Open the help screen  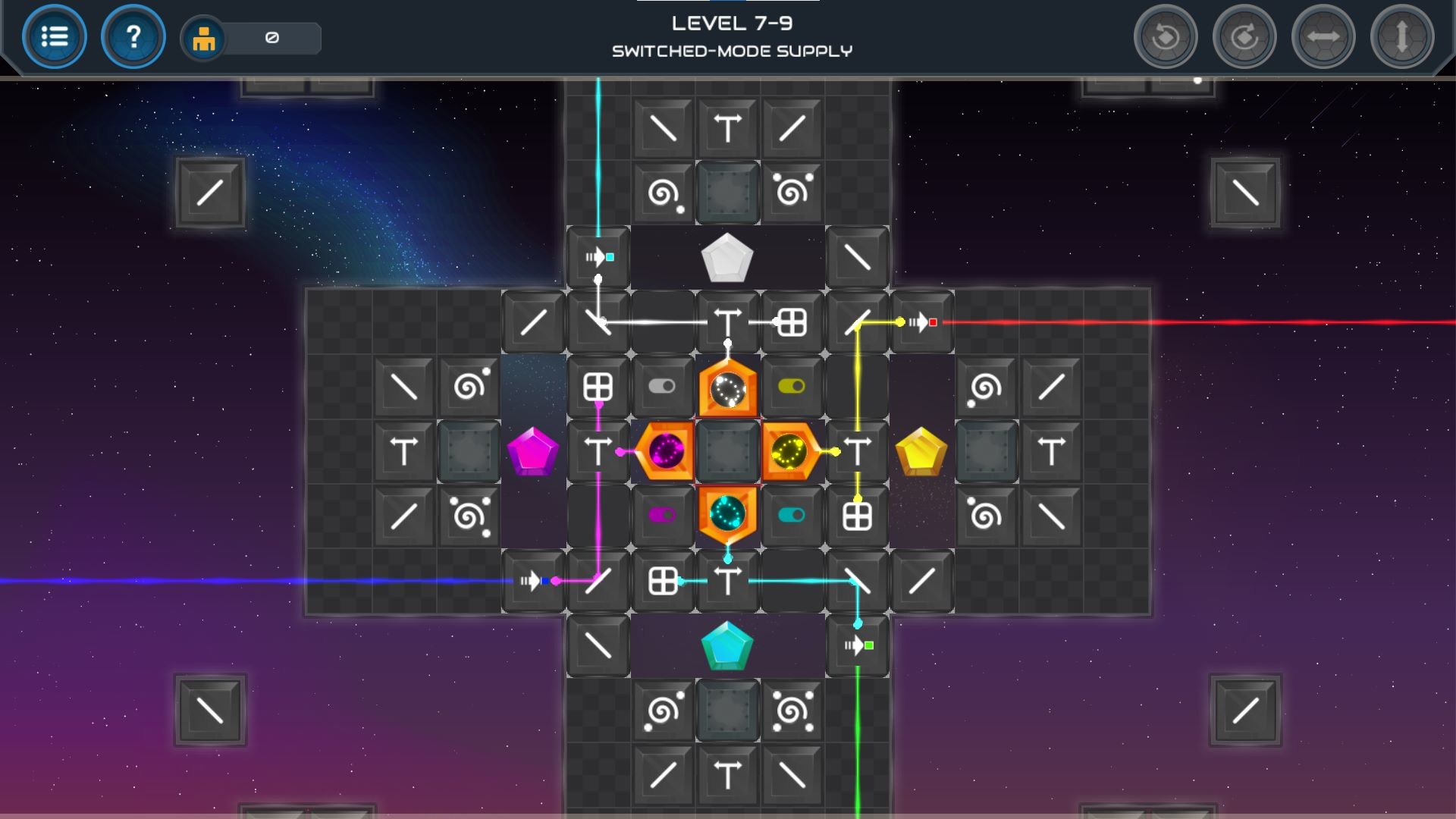(133, 36)
